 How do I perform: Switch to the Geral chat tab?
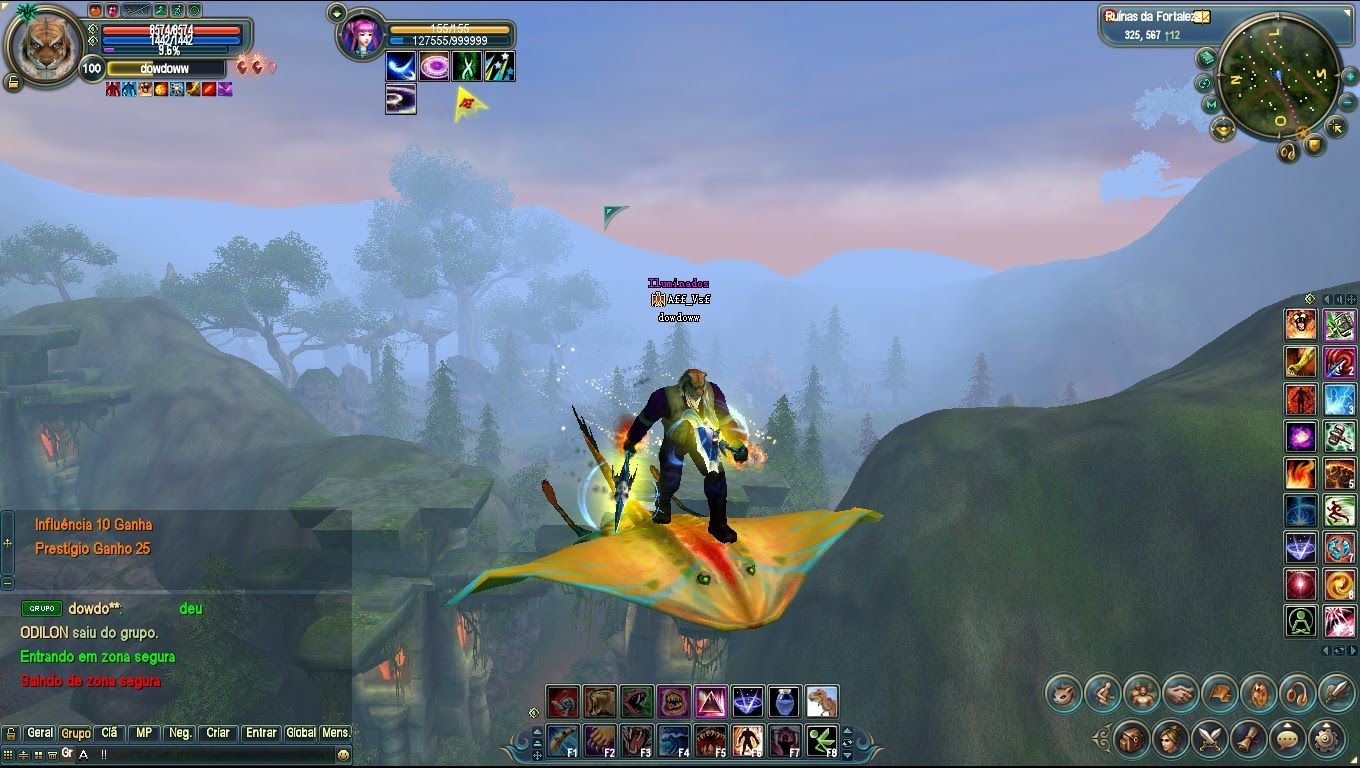[x=40, y=733]
